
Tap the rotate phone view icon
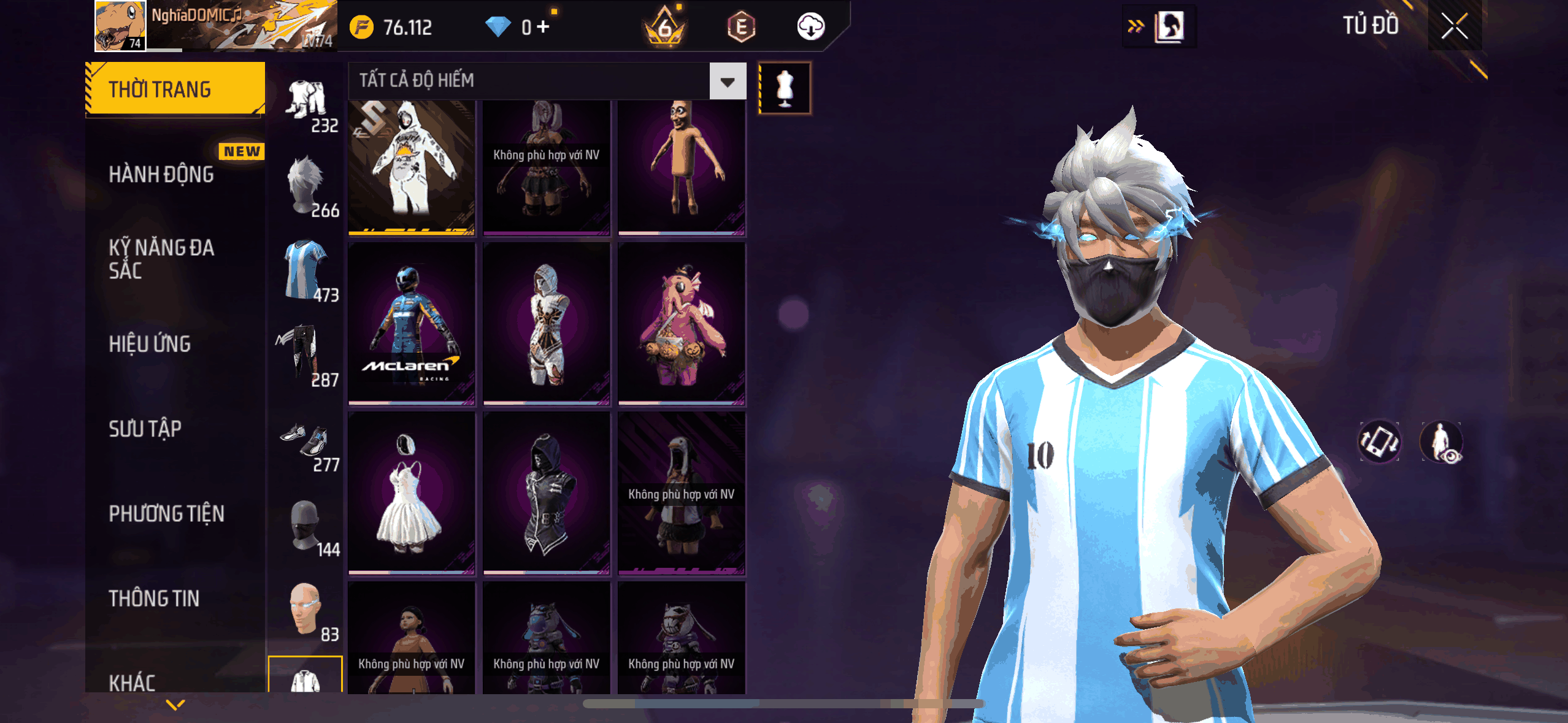[1379, 442]
